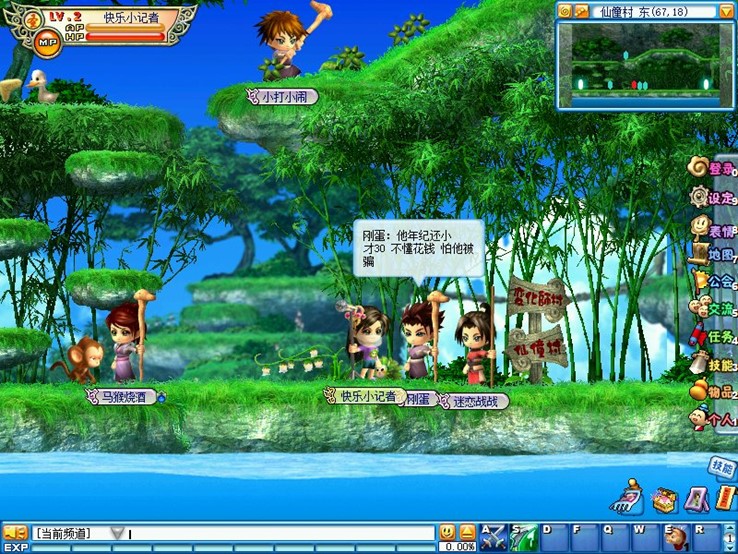Open the smiley emoticon picker beside chat
The width and height of the screenshot is (738, 554).
pyautogui.click(x=447, y=532)
